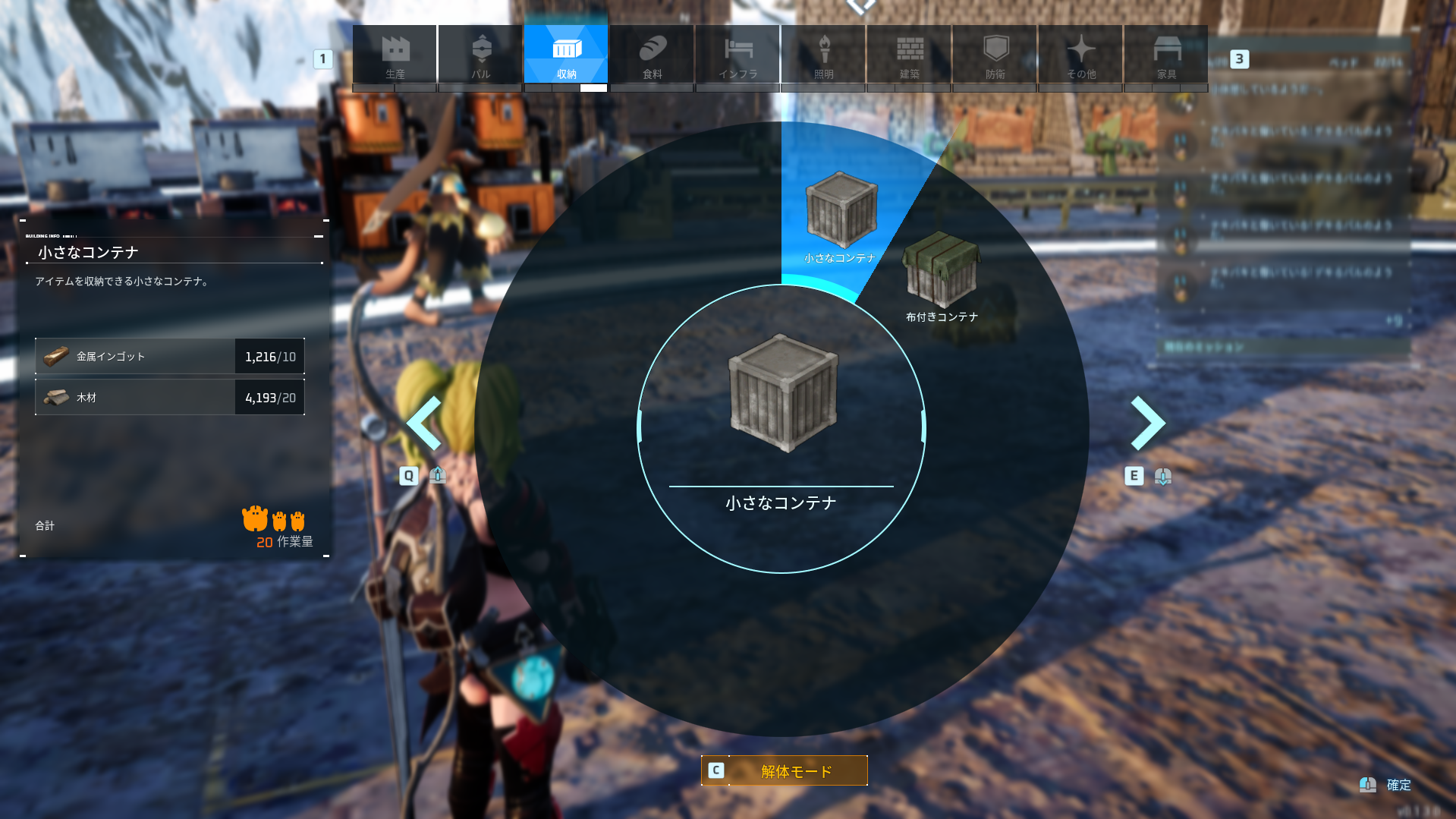This screenshot has width=1456, height=819.
Task: Open the panel marked with hotkey 3
Action: point(1240,59)
